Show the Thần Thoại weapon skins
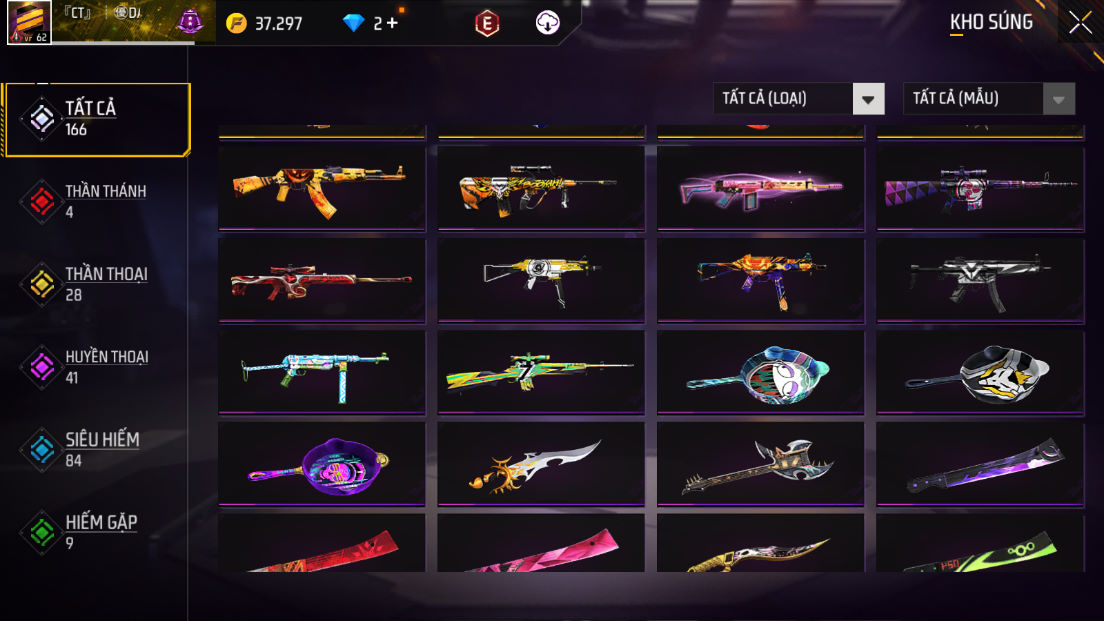Viewport: 1104px width, 621px height. click(x=96, y=283)
